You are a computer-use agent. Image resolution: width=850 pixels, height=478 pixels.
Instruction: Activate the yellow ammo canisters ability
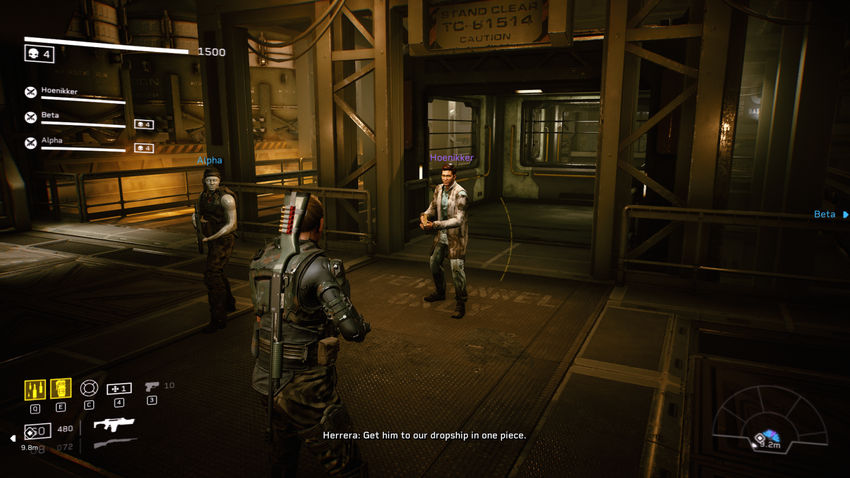(x=34, y=388)
